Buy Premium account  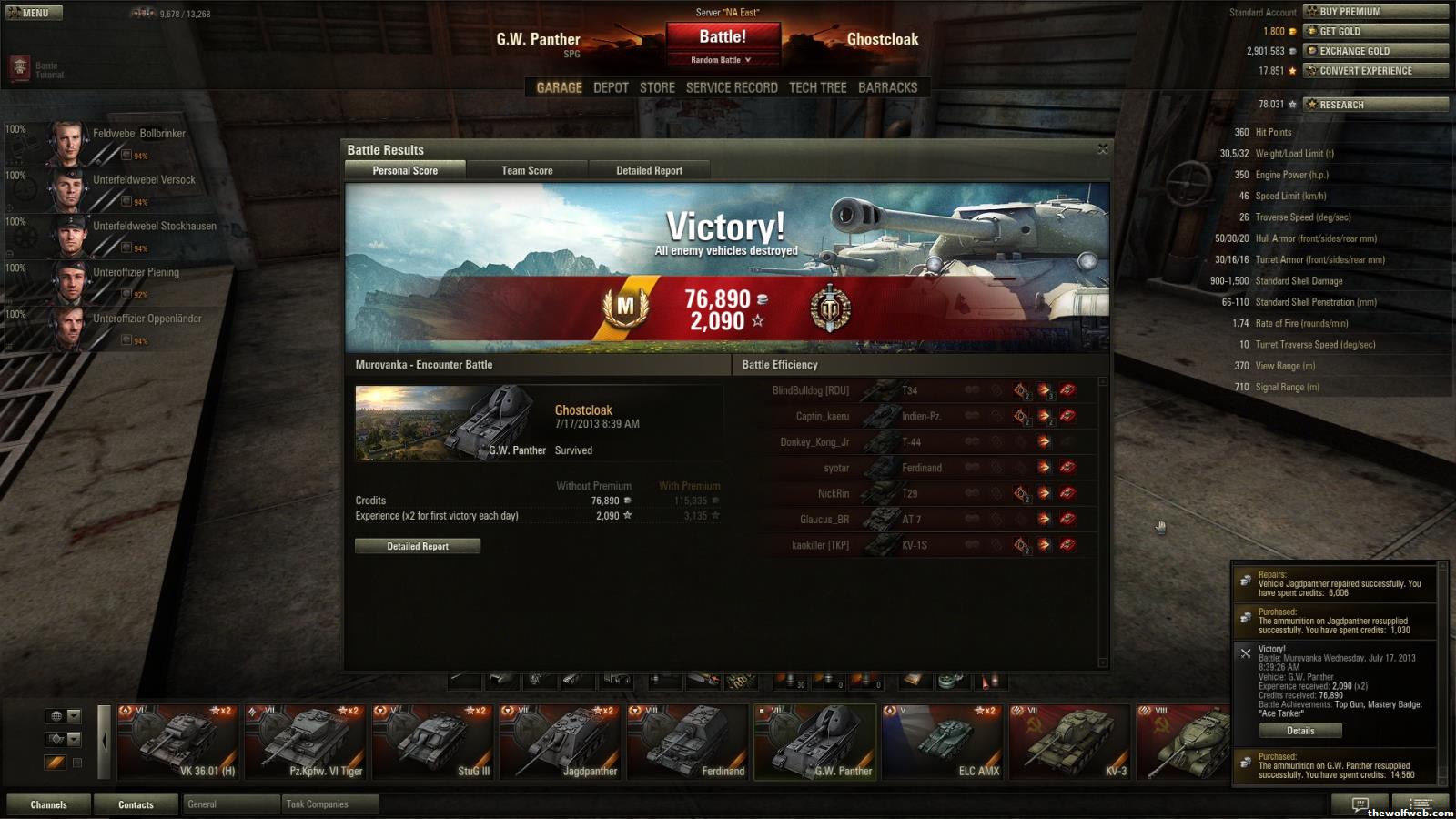click(x=1375, y=12)
